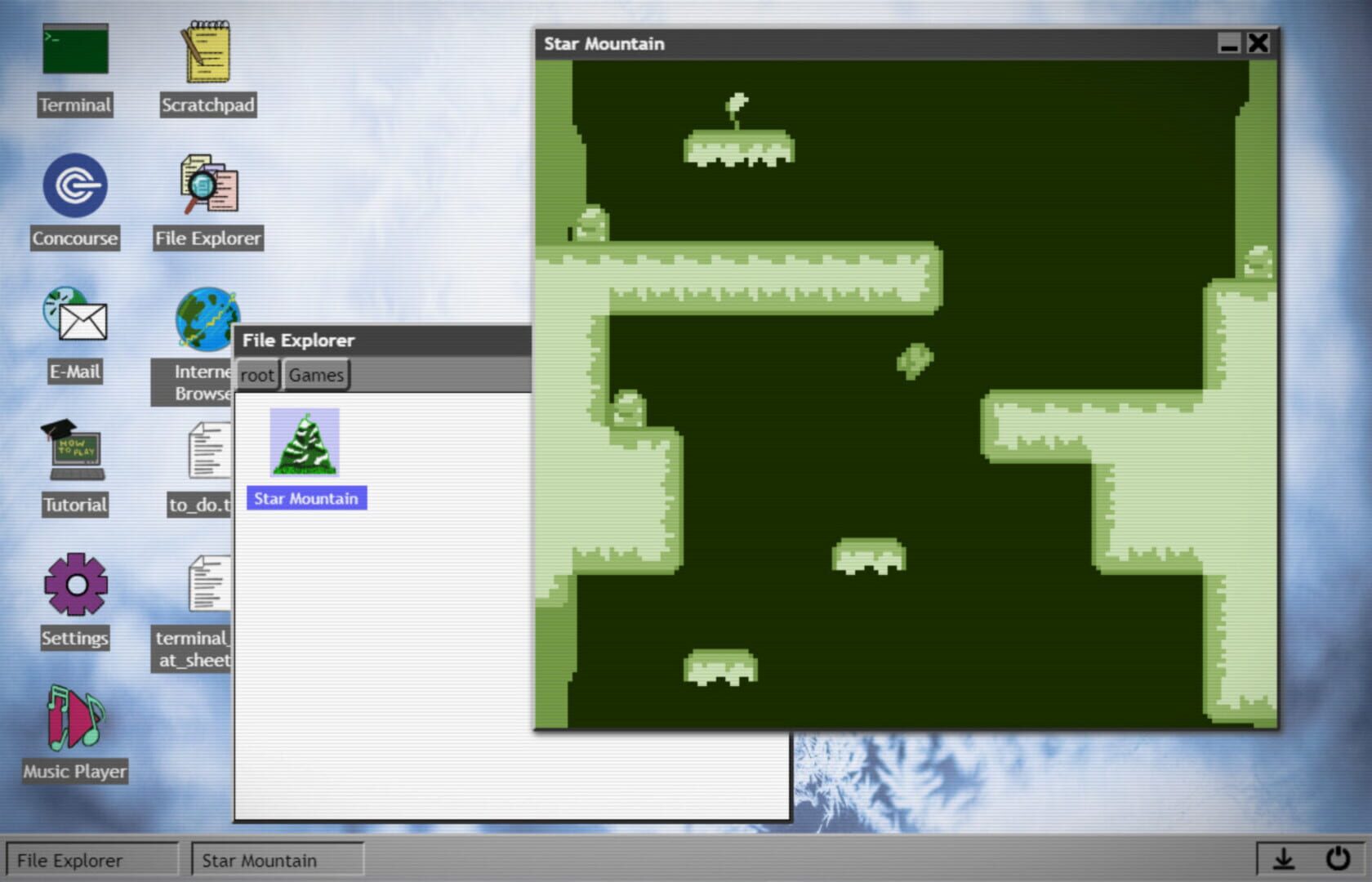Switch to the Games tab in File Explorer

tap(316, 375)
